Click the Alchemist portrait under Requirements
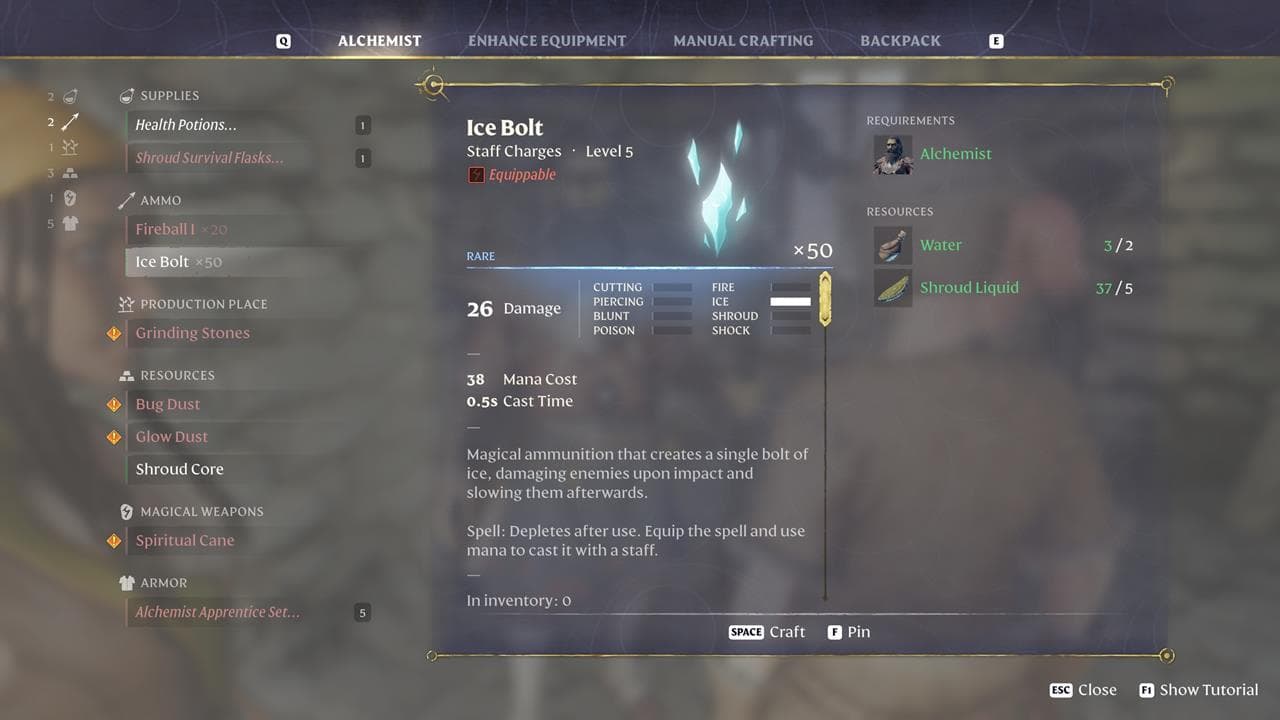The height and width of the screenshot is (720, 1280). (x=892, y=156)
